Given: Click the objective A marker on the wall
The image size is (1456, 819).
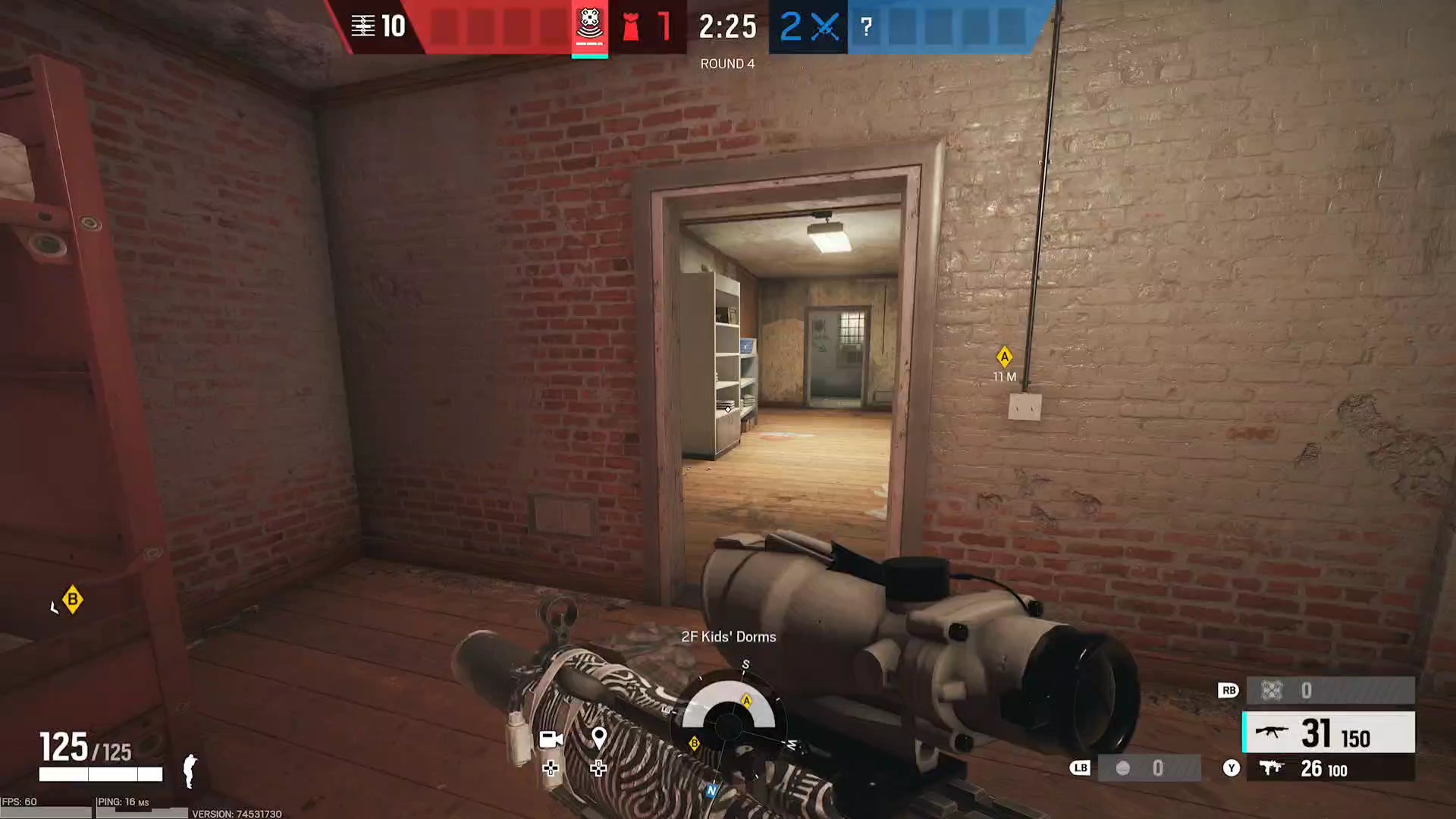Looking at the screenshot, I should click(x=1004, y=356).
